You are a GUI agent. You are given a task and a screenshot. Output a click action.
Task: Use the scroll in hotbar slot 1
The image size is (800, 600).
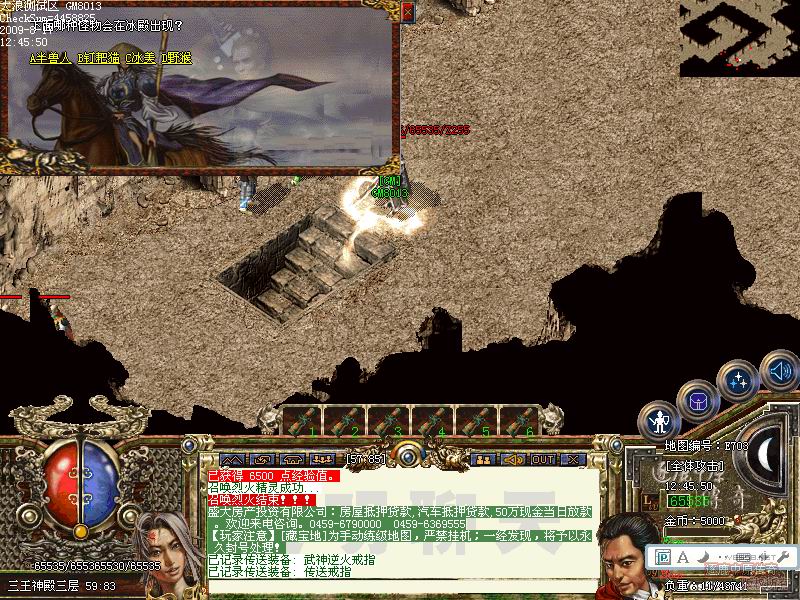tap(303, 421)
